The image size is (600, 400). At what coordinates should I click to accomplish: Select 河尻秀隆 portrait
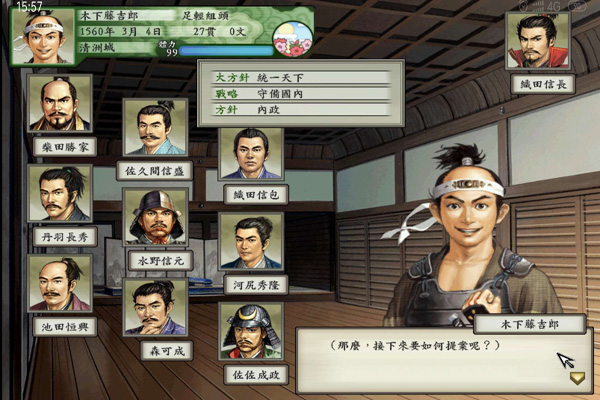coord(251,243)
